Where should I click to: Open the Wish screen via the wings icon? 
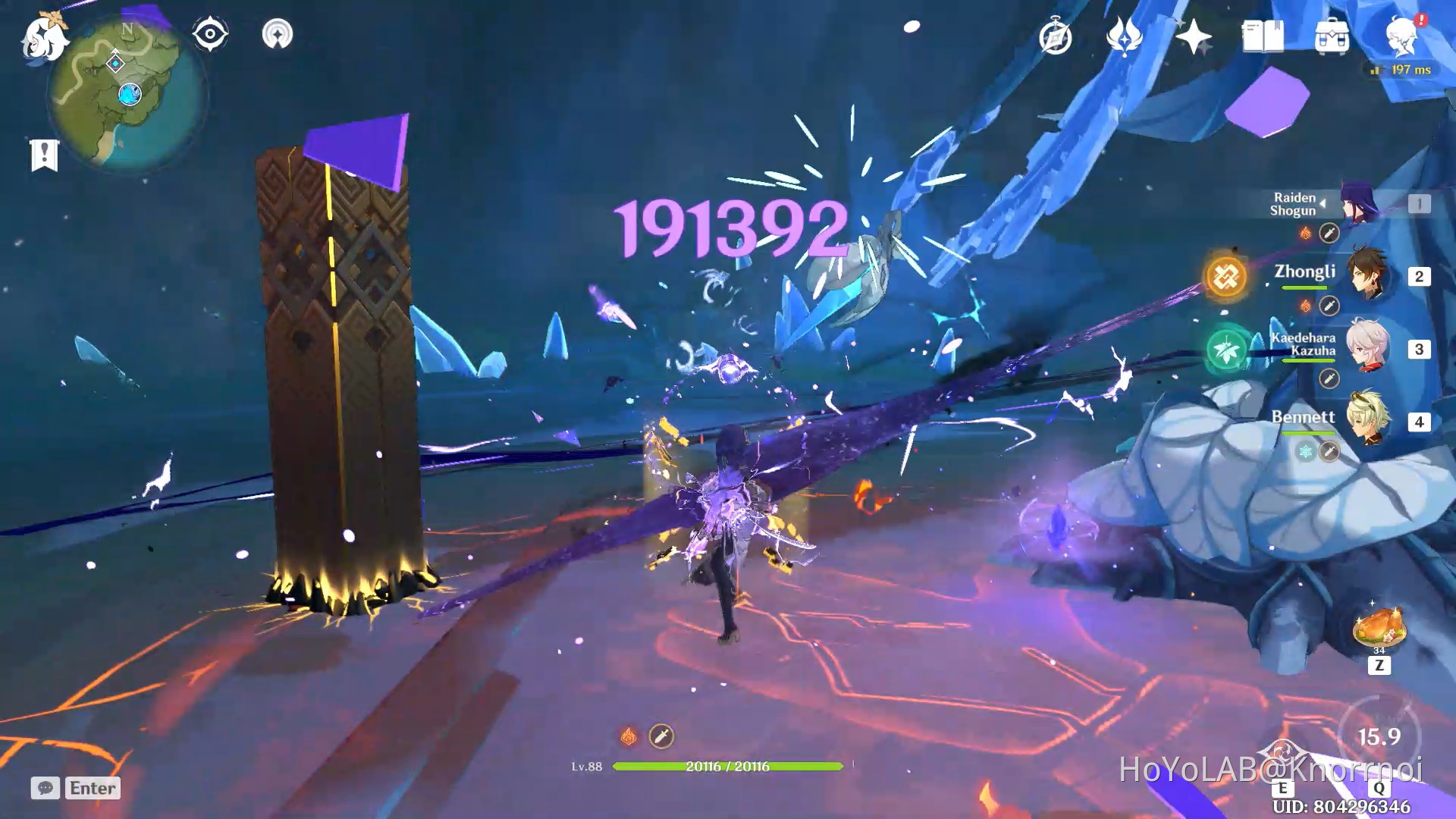[x=1126, y=36]
